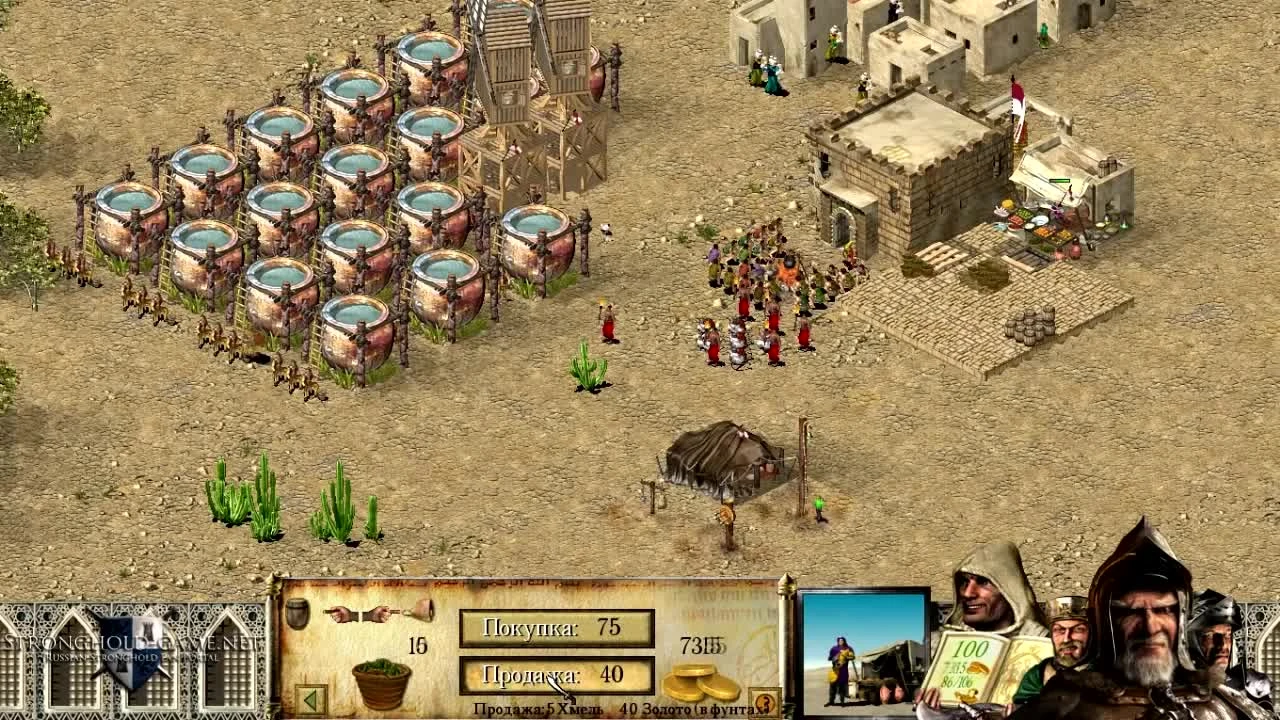1280x720 pixels.
Task: Click the right pointing hand to browse next goods
Action: 378,614
